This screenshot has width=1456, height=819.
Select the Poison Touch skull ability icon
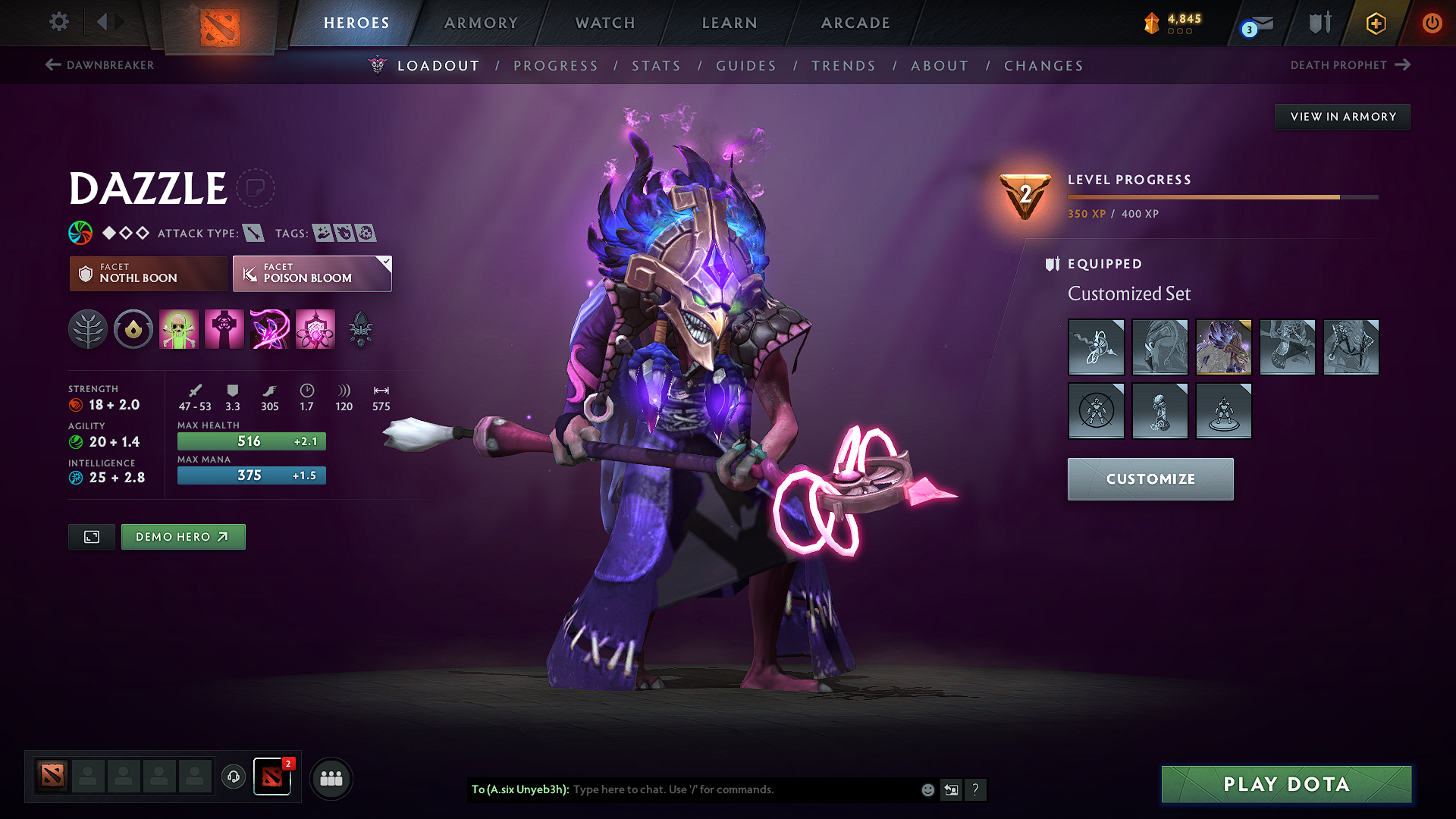pyautogui.click(x=179, y=328)
